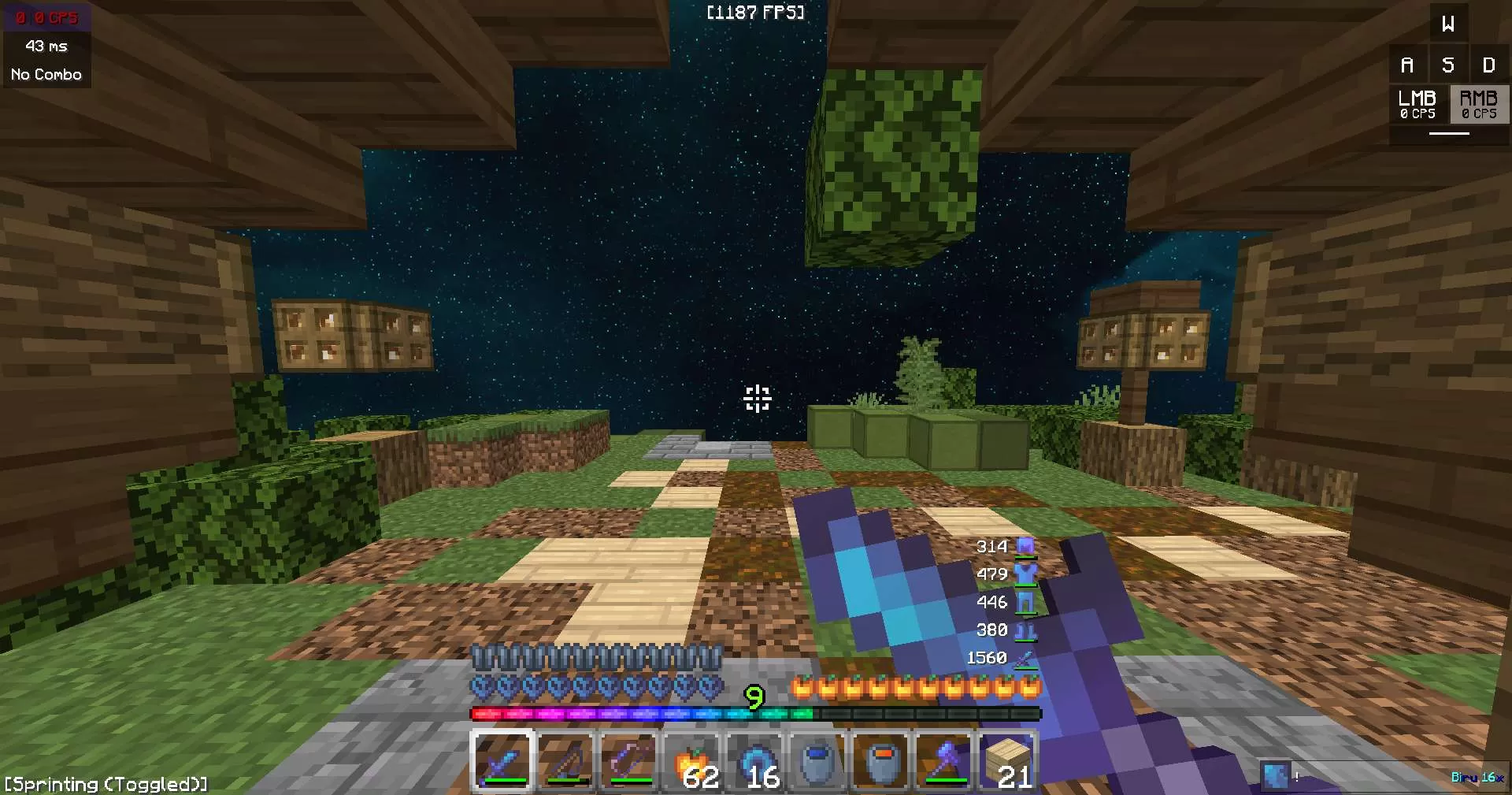This screenshot has width=1512, height=795.
Task: Select the ender pearl stack of 16
Action: [755, 761]
